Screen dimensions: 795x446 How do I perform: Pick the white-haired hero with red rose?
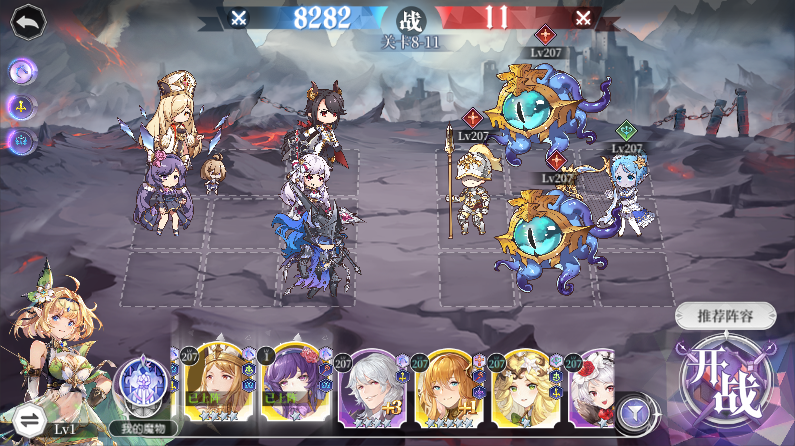point(595,385)
